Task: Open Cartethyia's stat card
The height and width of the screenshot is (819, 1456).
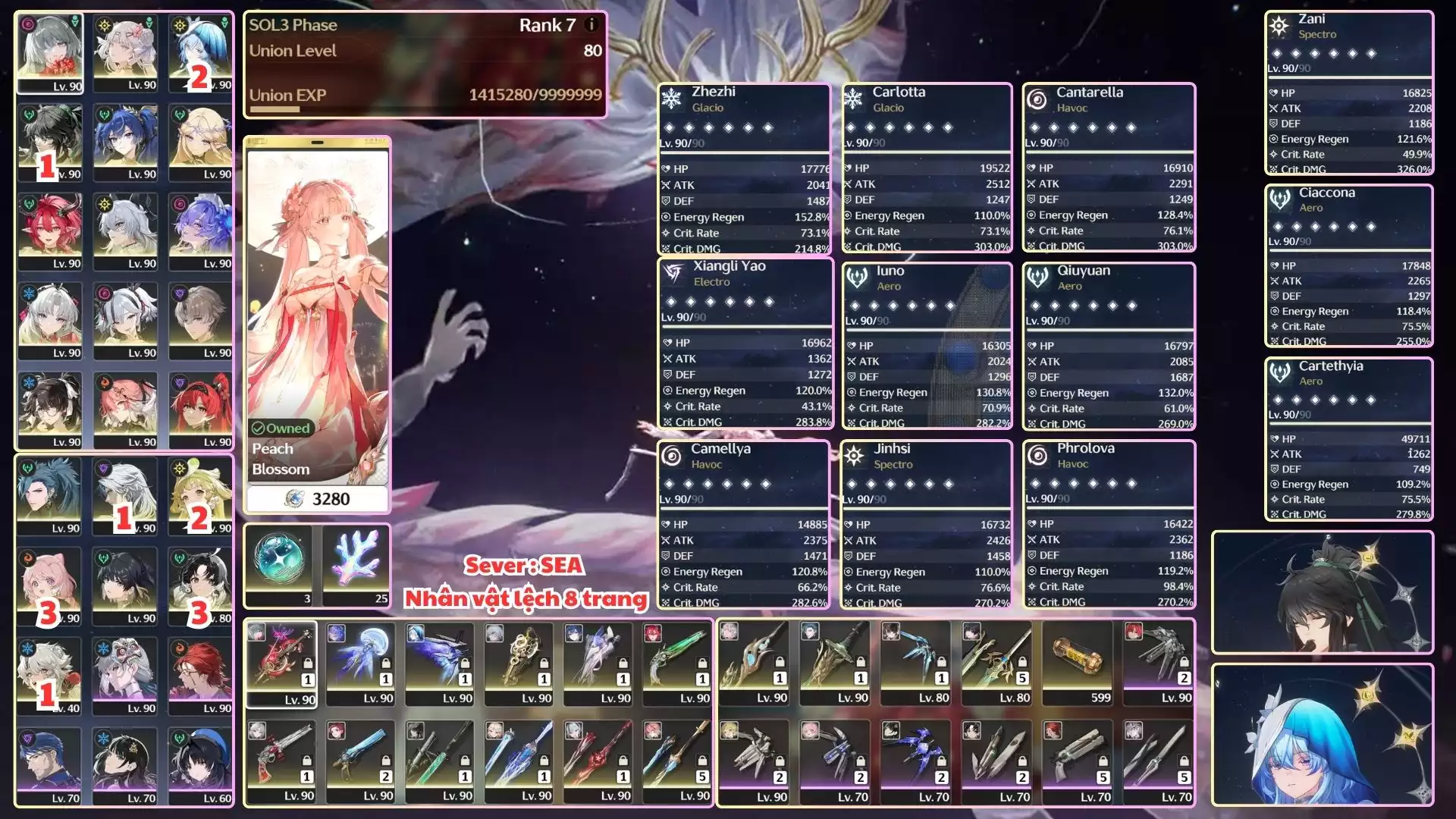Action: pyautogui.click(x=1348, y=439)
